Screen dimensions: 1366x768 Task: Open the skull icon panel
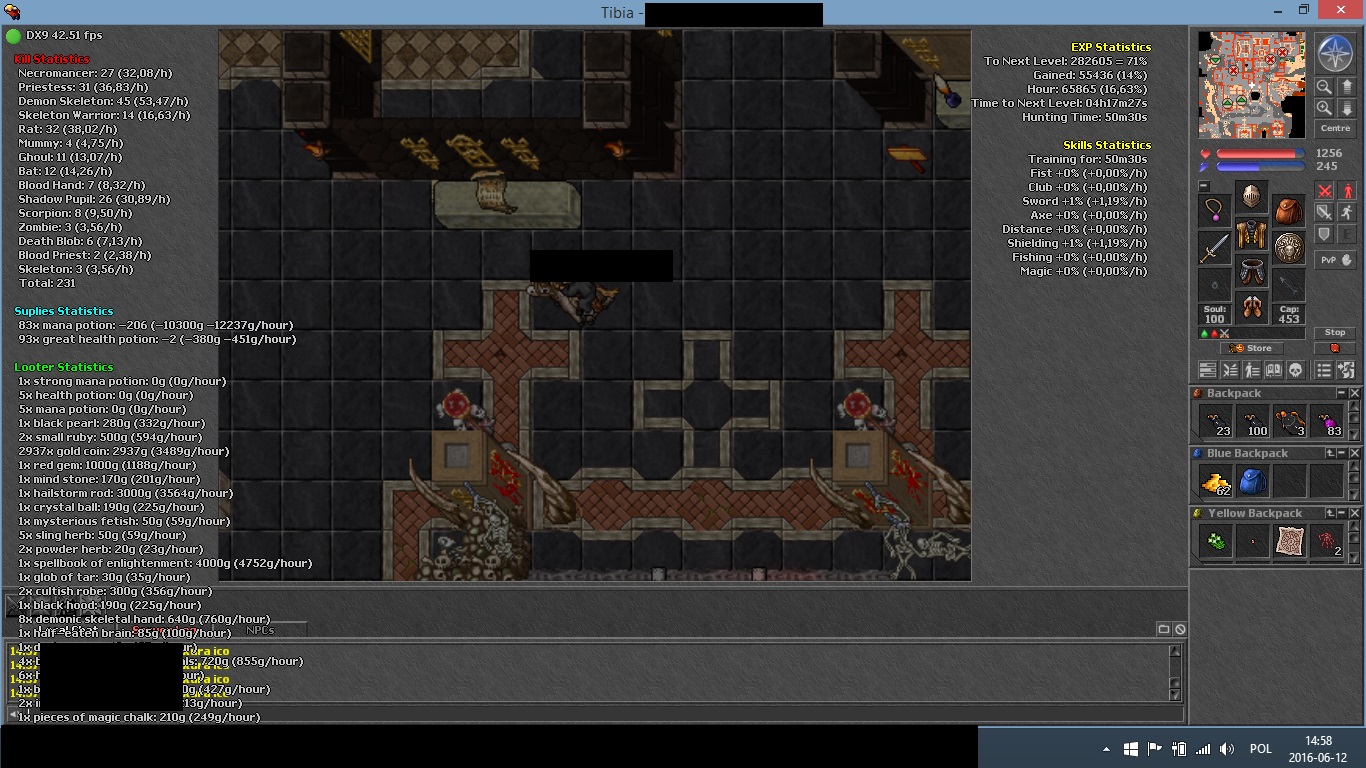pos(1296,370)
